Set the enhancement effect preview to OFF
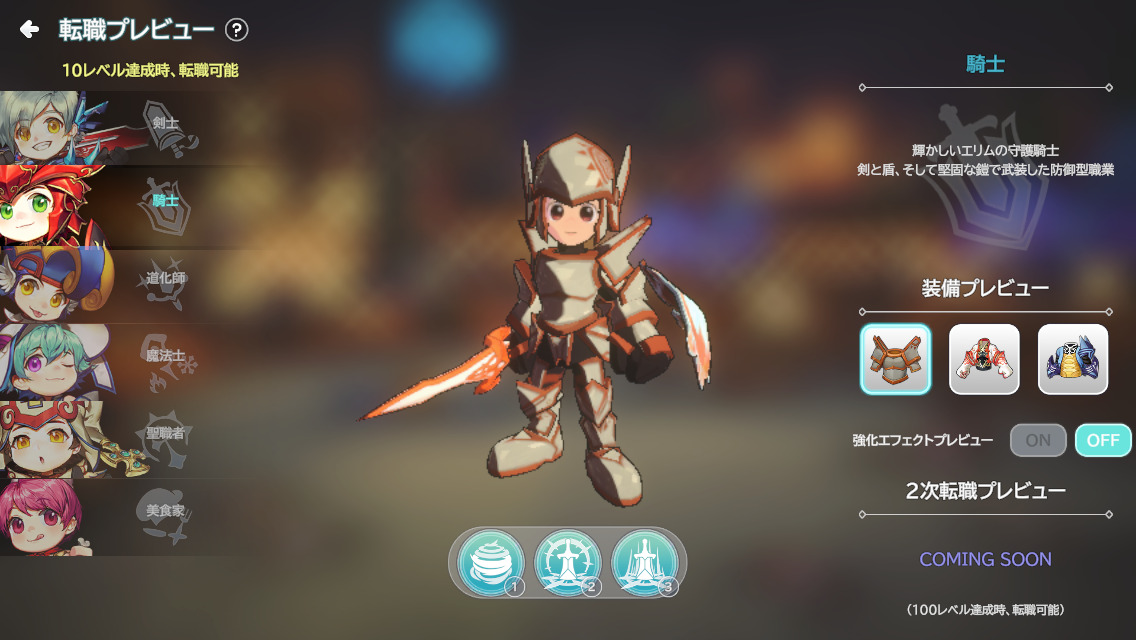The image size is (1136, 640). 1103,440
